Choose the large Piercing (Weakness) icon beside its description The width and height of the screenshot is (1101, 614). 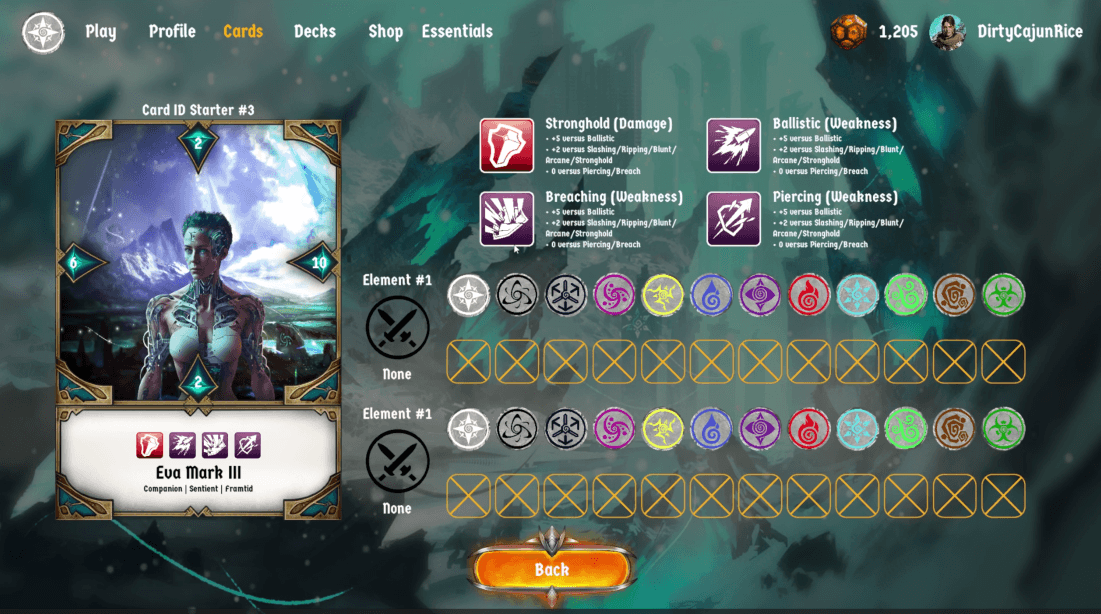point(734,219)
